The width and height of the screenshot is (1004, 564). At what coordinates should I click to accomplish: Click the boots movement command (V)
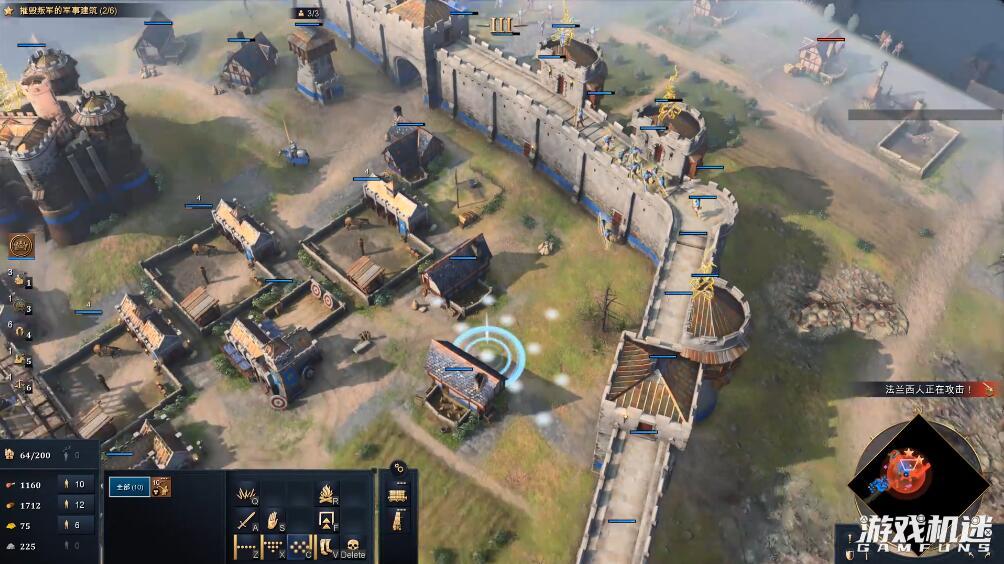(x=326, y=547)
